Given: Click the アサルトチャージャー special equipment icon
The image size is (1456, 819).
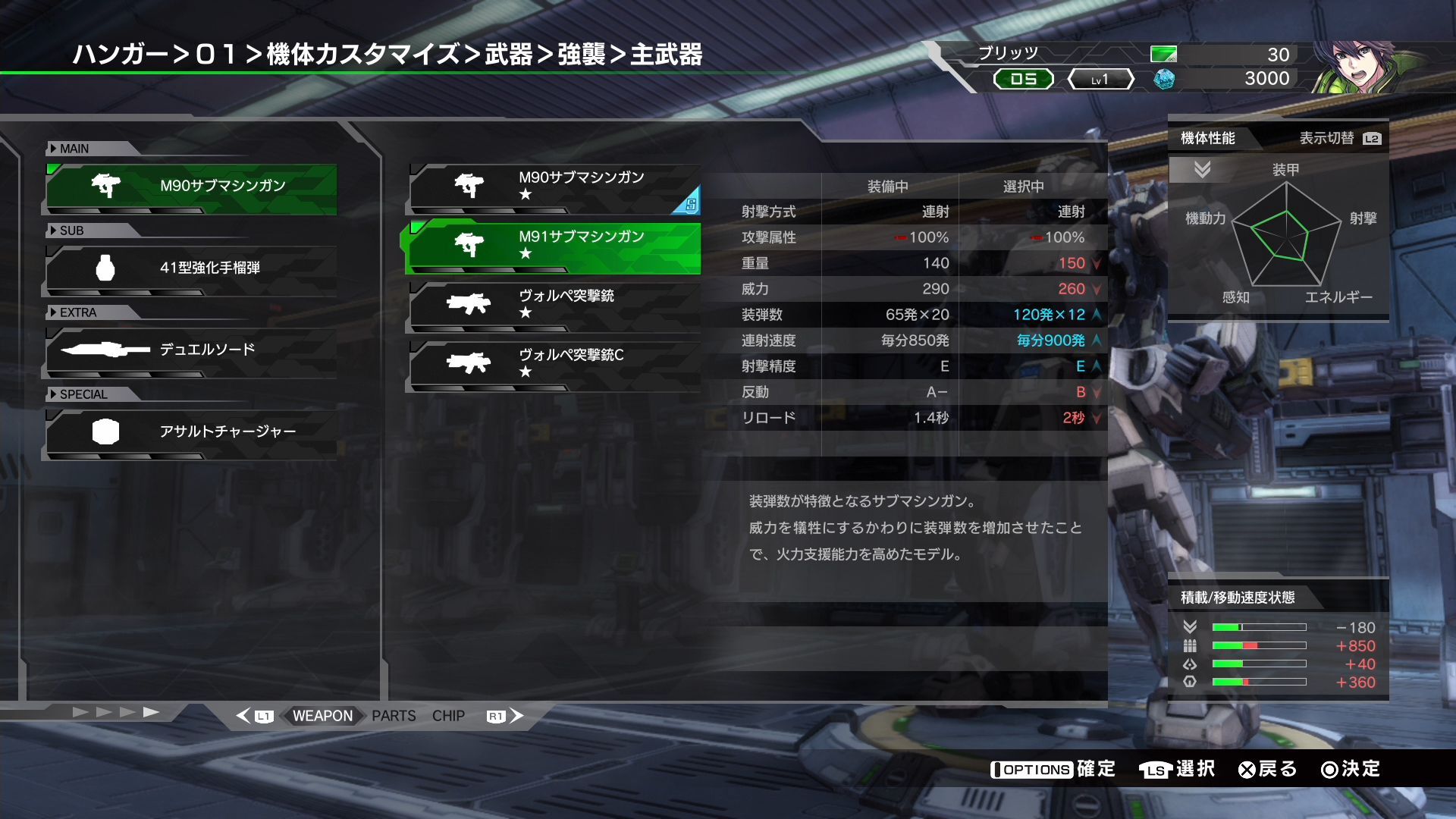Looking at the screenshot, I should [106, 430].
